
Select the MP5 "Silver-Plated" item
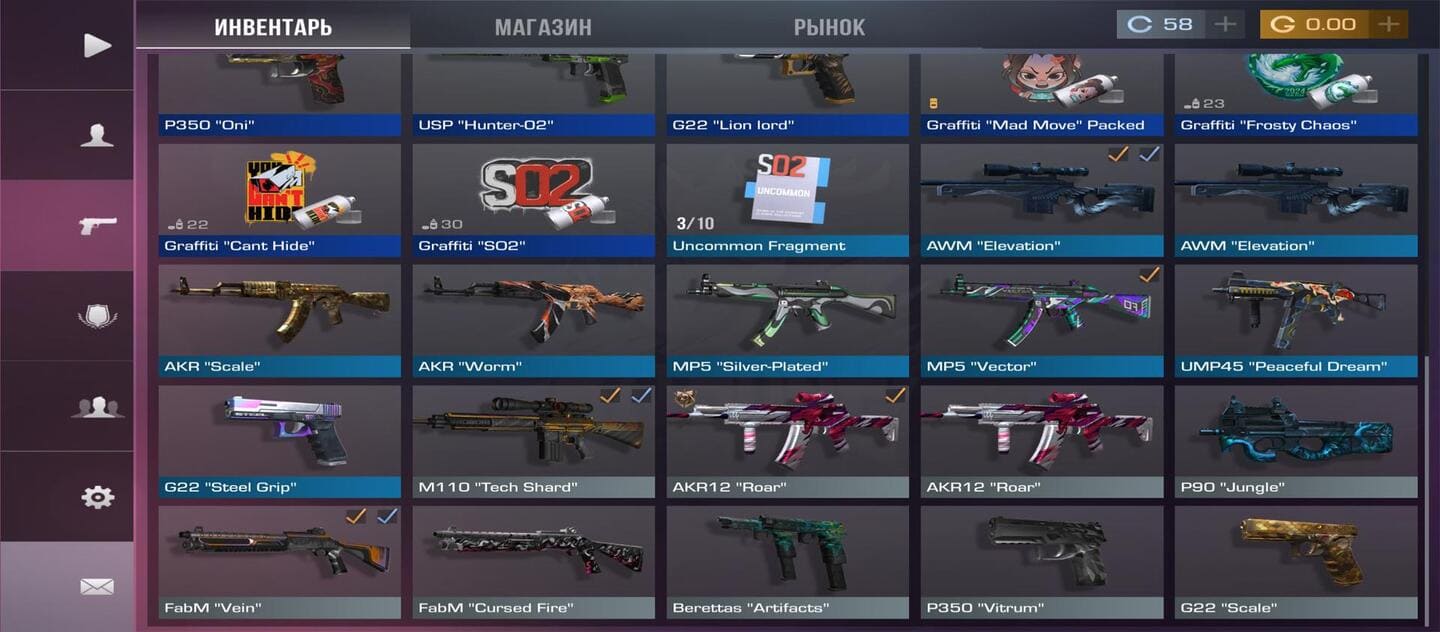pos(787,319)
